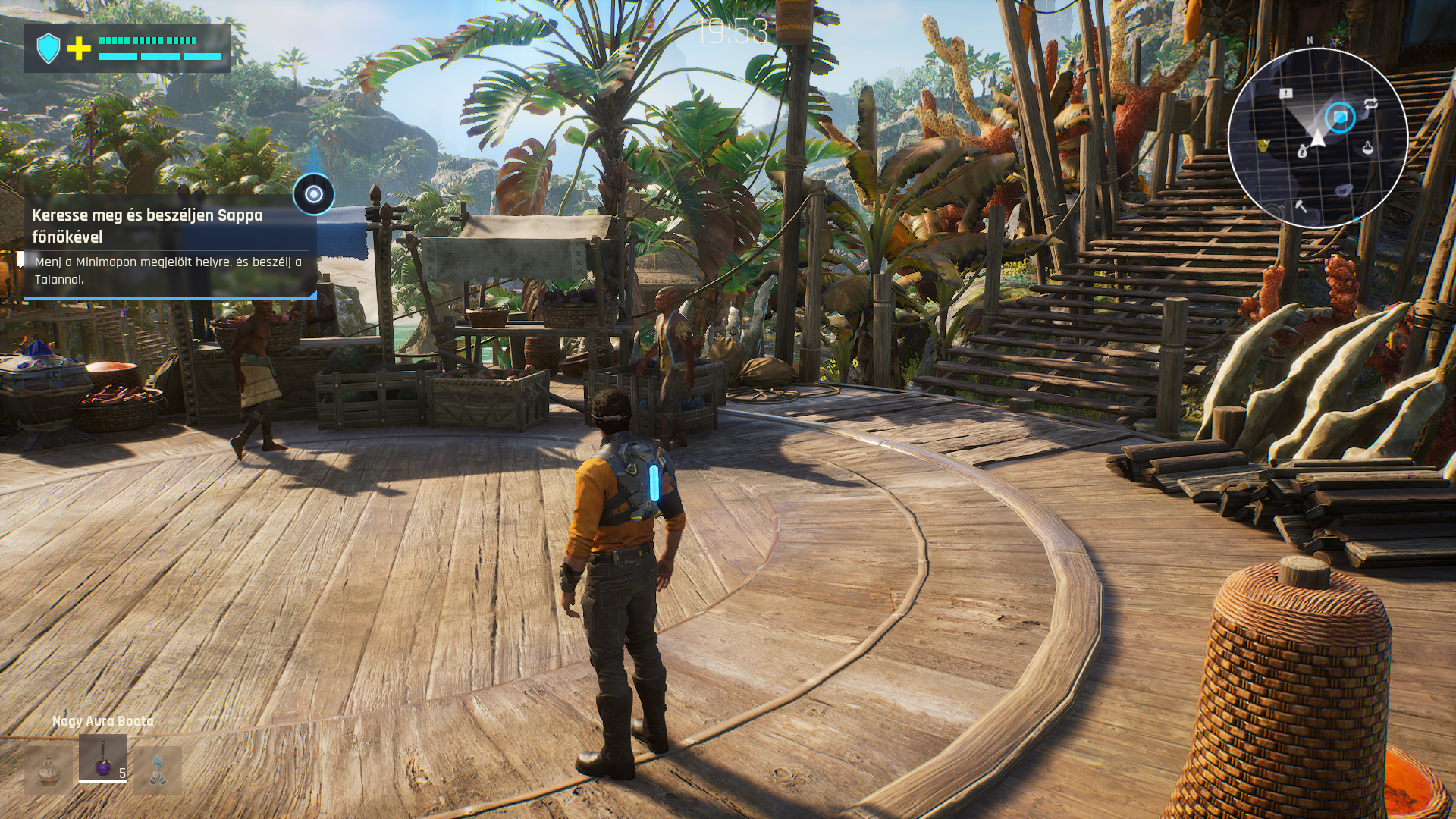The height and width of the screenshot is (819, 1456).
Task: Click the potion flask vendor marker on minimap
Action: coord(1367,147)
